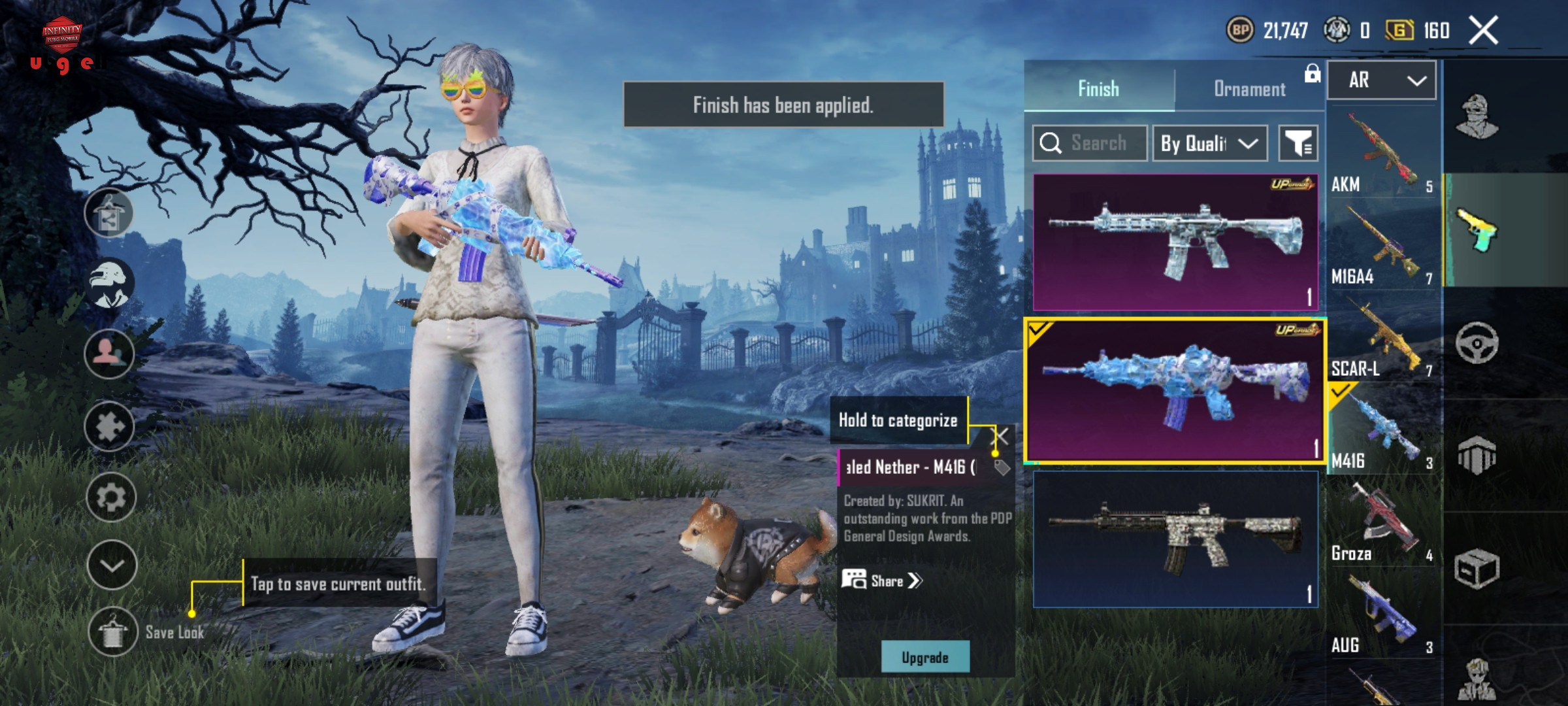The image size is (1568, 706).
Task: Switch to the Ornament tab
Action: (1249, 89)
